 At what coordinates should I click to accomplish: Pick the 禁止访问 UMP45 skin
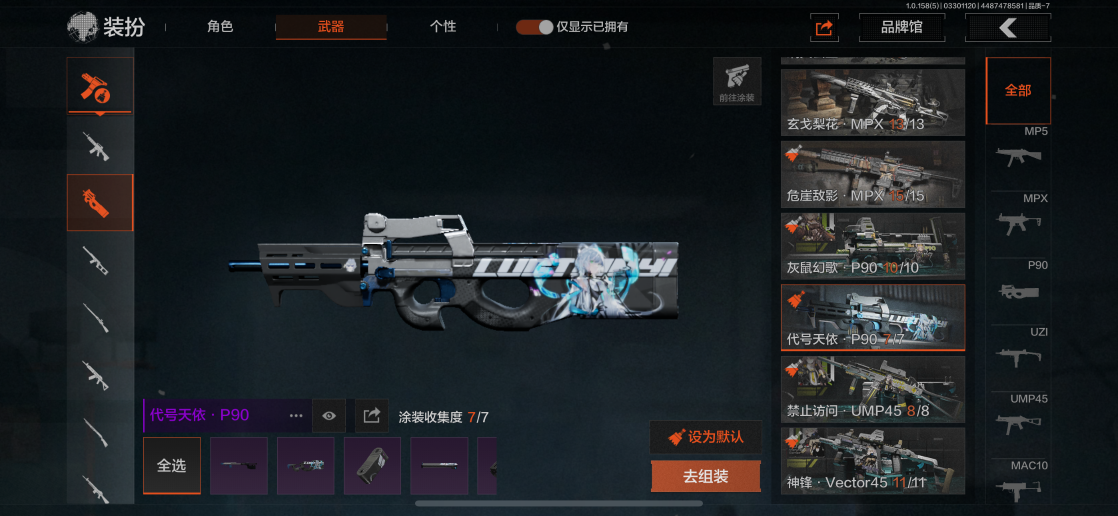(873, 389)
